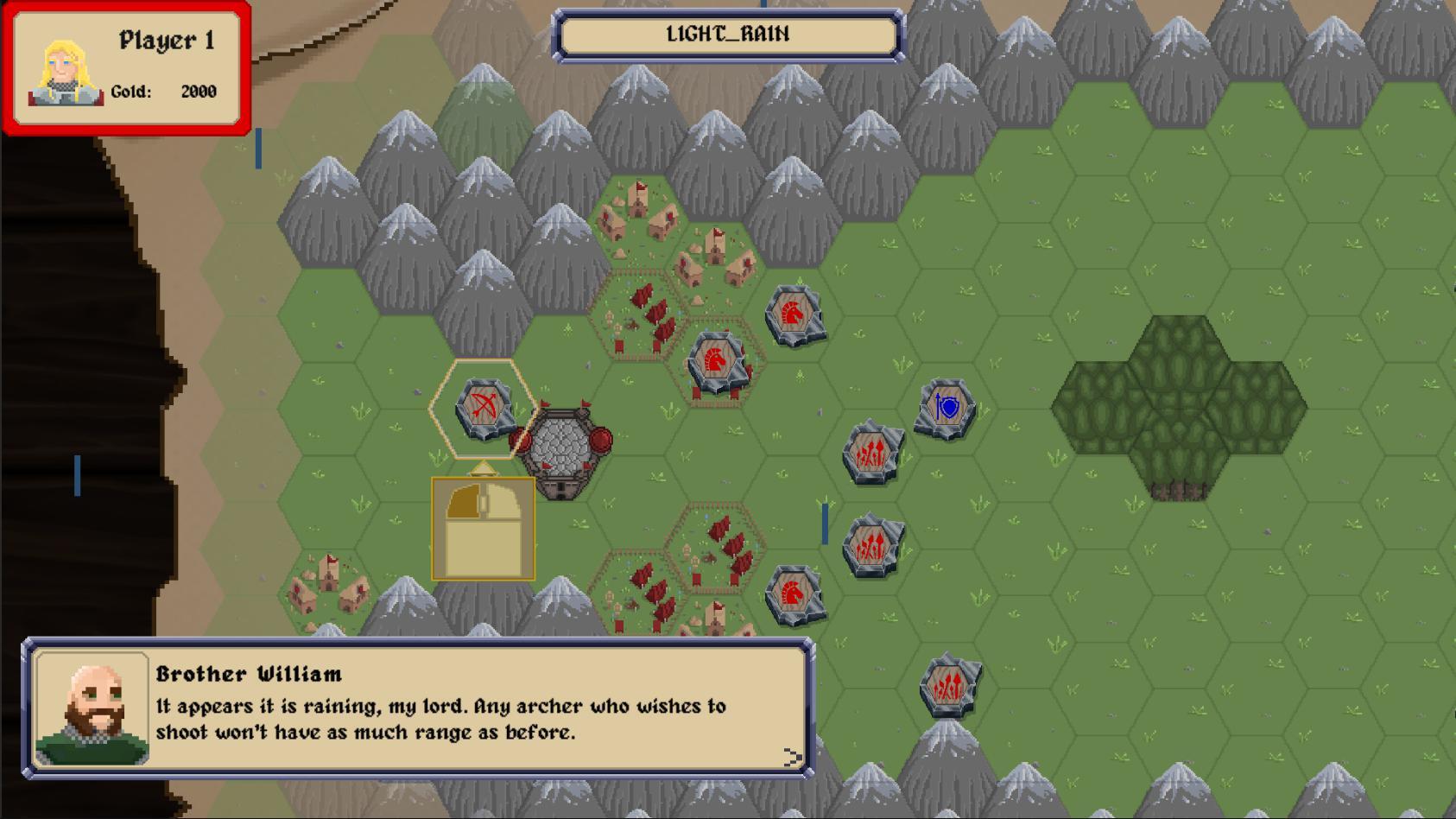Select the red archer unit token
The height and width of the screenshot is (819, 1456).
(484, 408)
